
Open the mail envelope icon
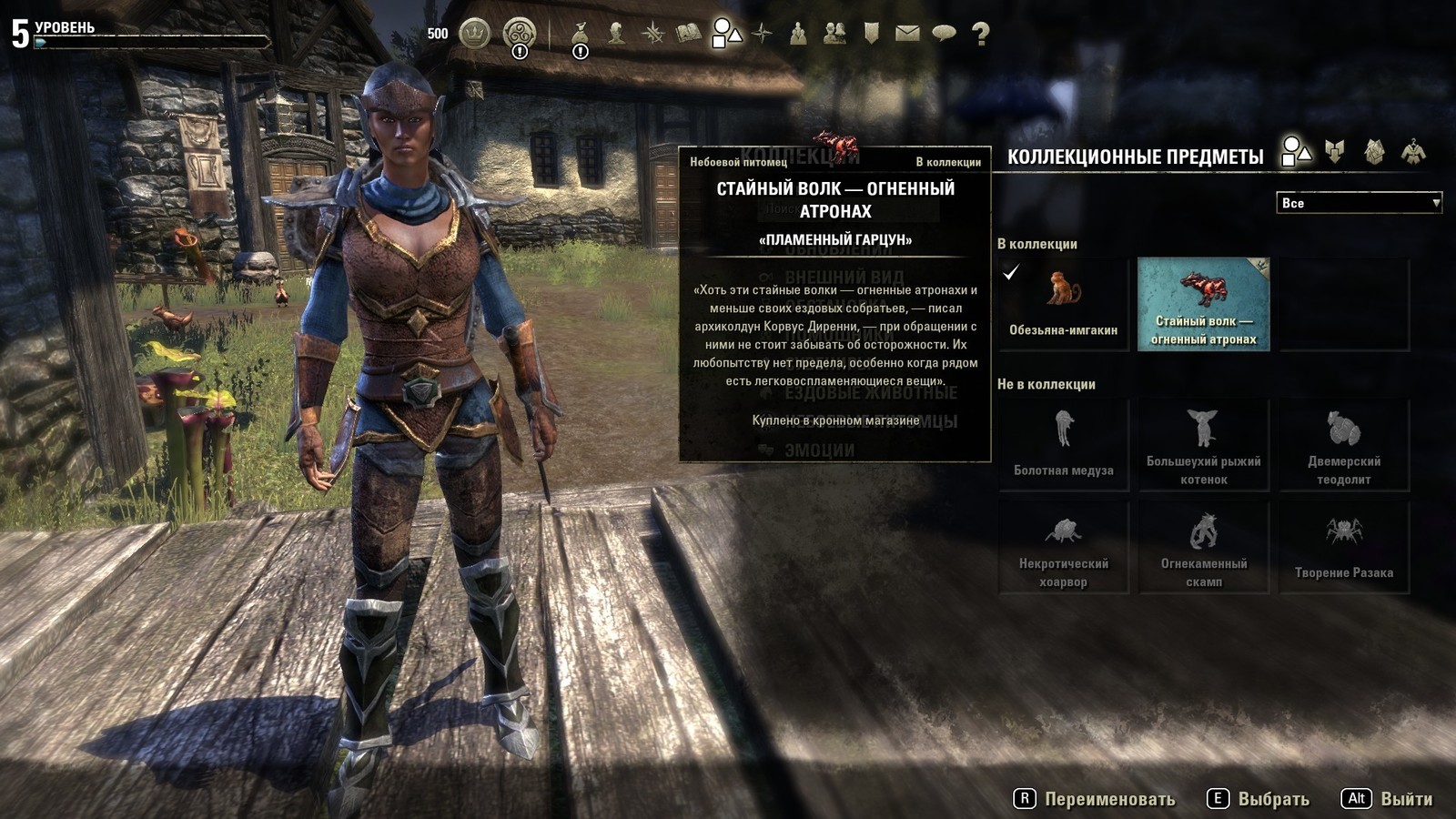[907, 34]
